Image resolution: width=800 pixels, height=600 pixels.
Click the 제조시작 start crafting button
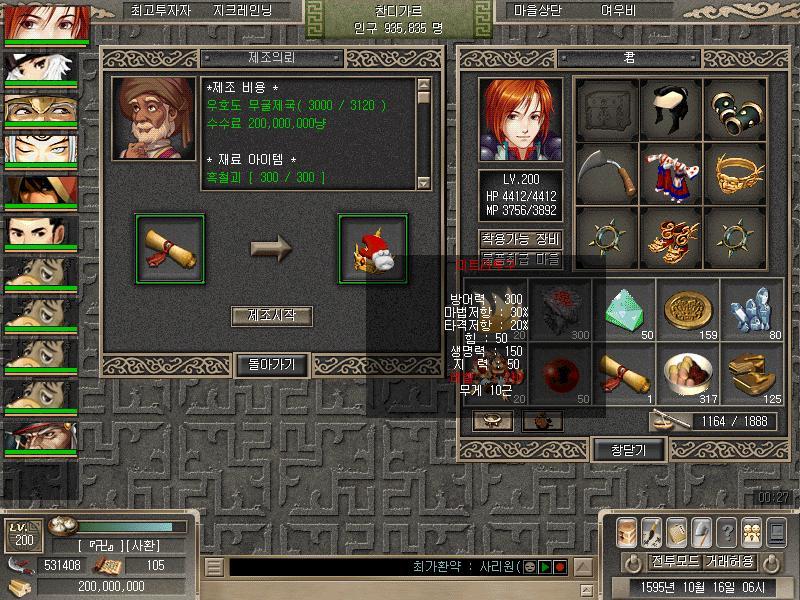271,316
